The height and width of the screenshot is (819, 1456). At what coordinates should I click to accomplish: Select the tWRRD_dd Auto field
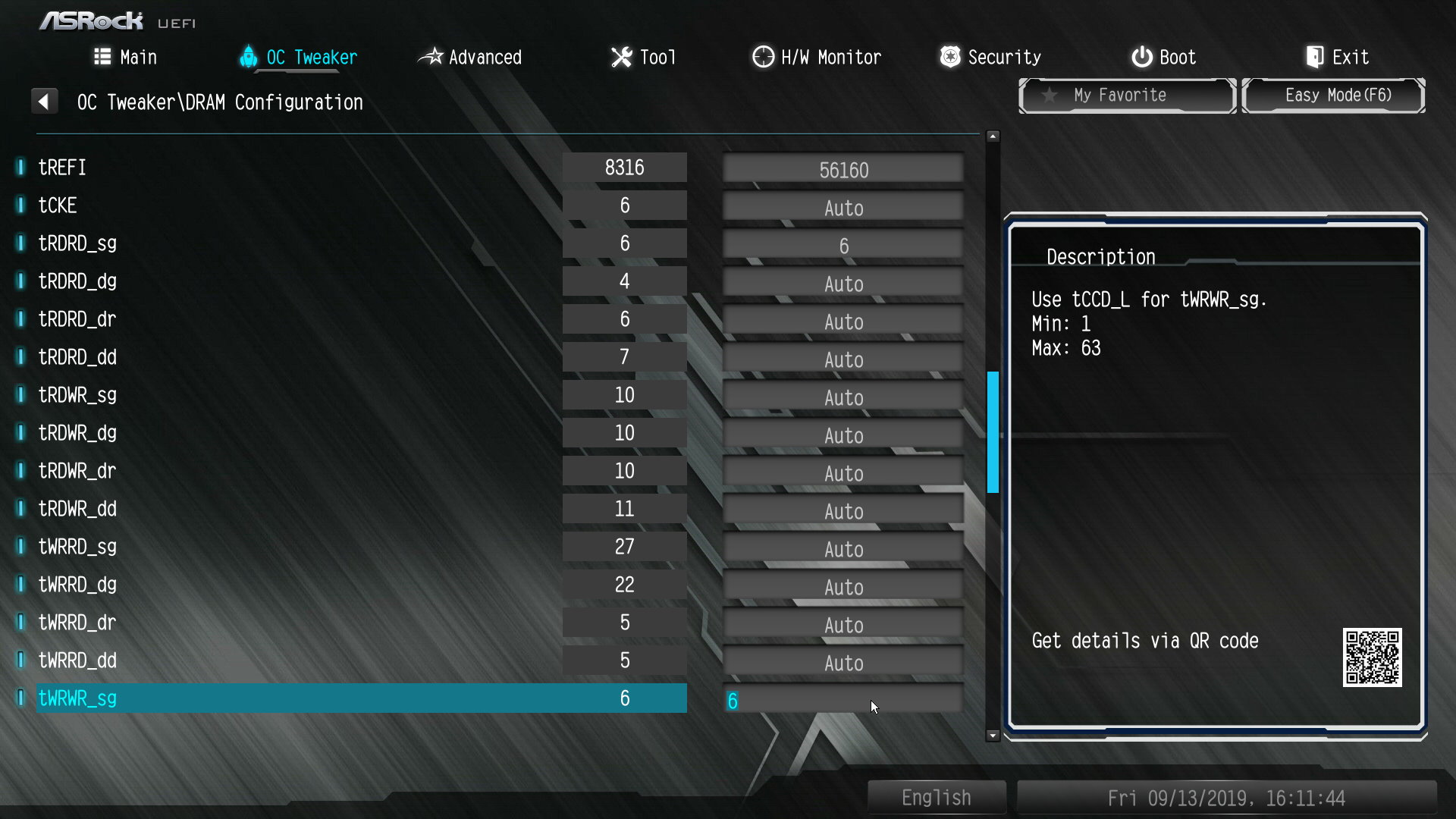[843, 663]
